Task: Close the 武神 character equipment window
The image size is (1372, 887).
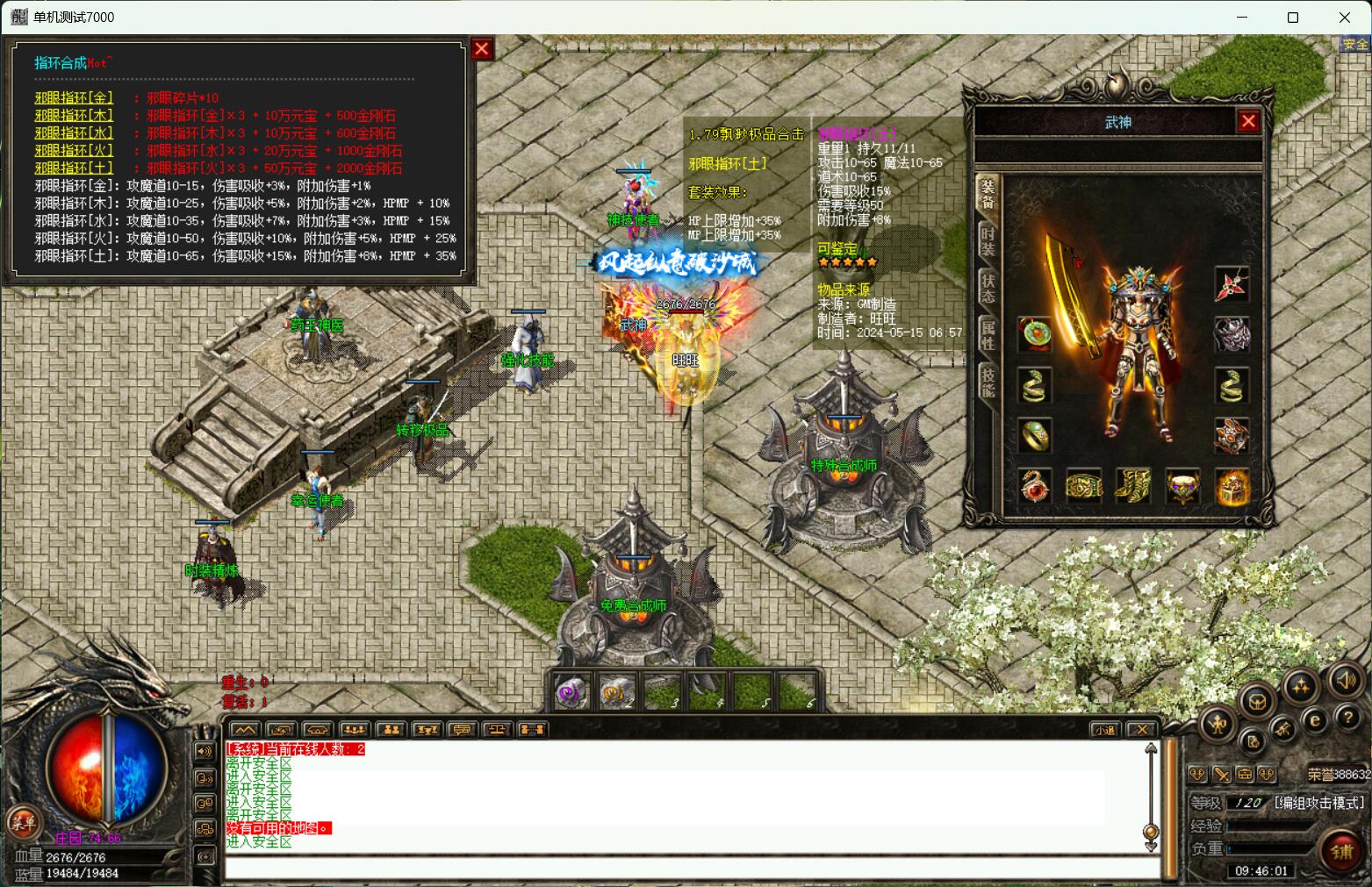Action: [x=1248, y=121]
